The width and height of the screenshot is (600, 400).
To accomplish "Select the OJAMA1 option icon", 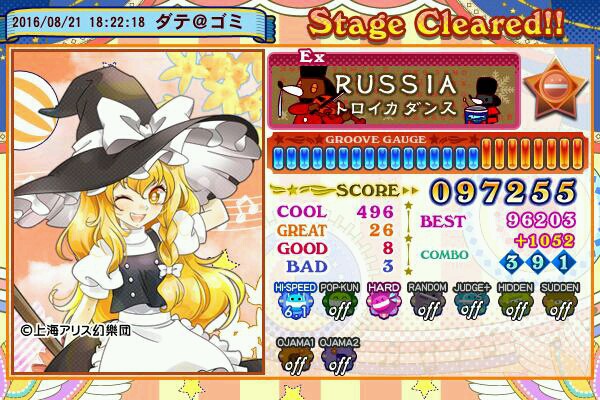I will pyautogui.click(x=295, y=359).
